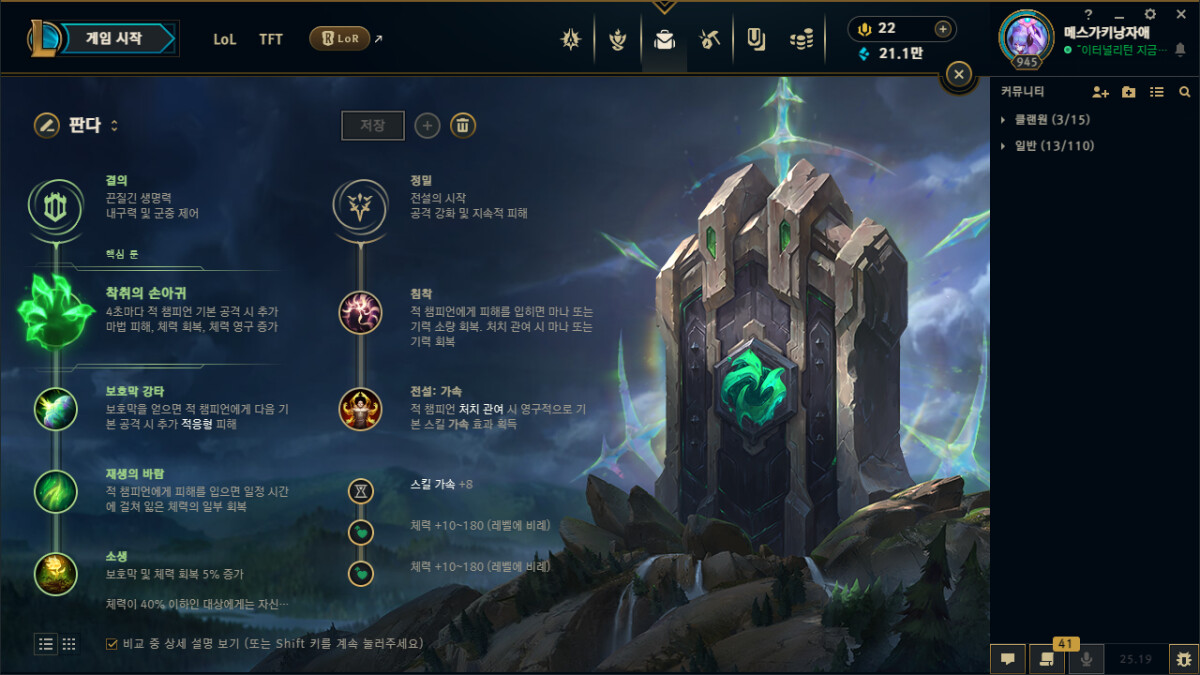This screenshot has height=675, width=1200.
Task: Select the 소생 rune
Action: click(x=55, y=573)
